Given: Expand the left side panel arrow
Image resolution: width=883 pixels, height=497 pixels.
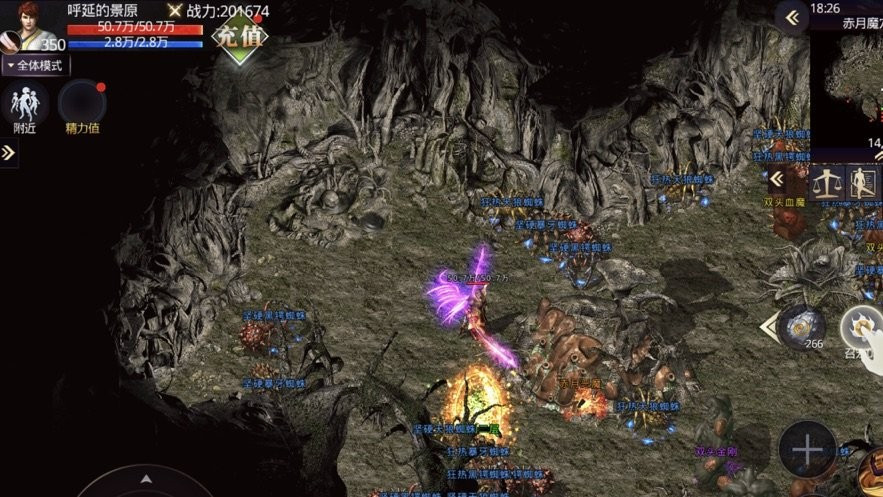Looking at the screenshot, I should point(8,152).
